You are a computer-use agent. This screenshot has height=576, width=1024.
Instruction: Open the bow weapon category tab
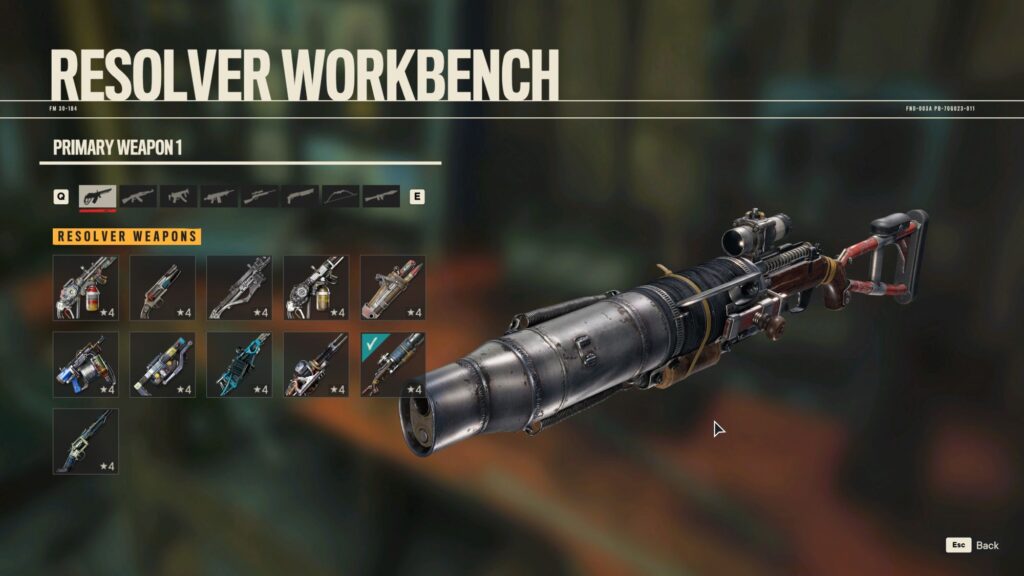(340, 196)
